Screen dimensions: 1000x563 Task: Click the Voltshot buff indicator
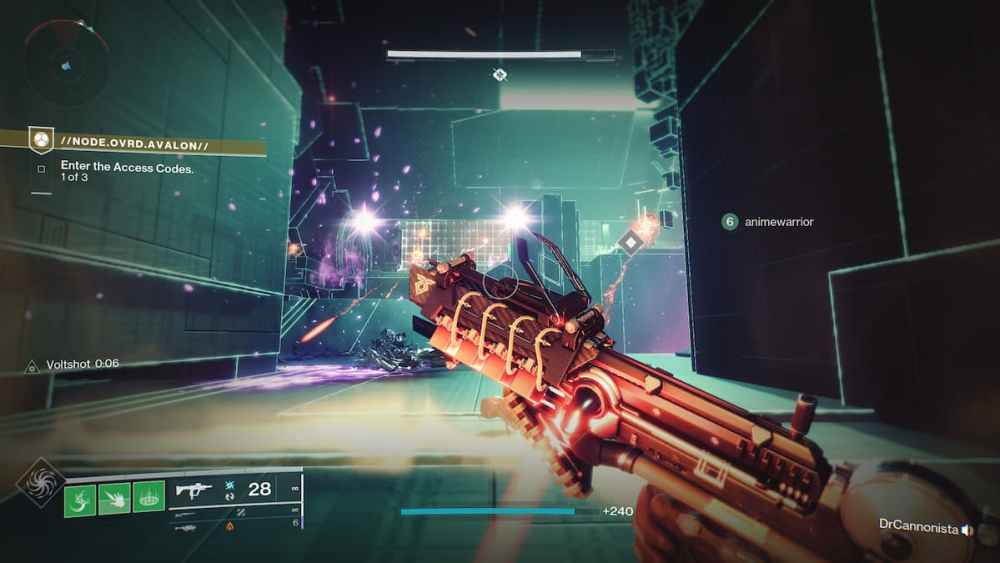point(73,365)
